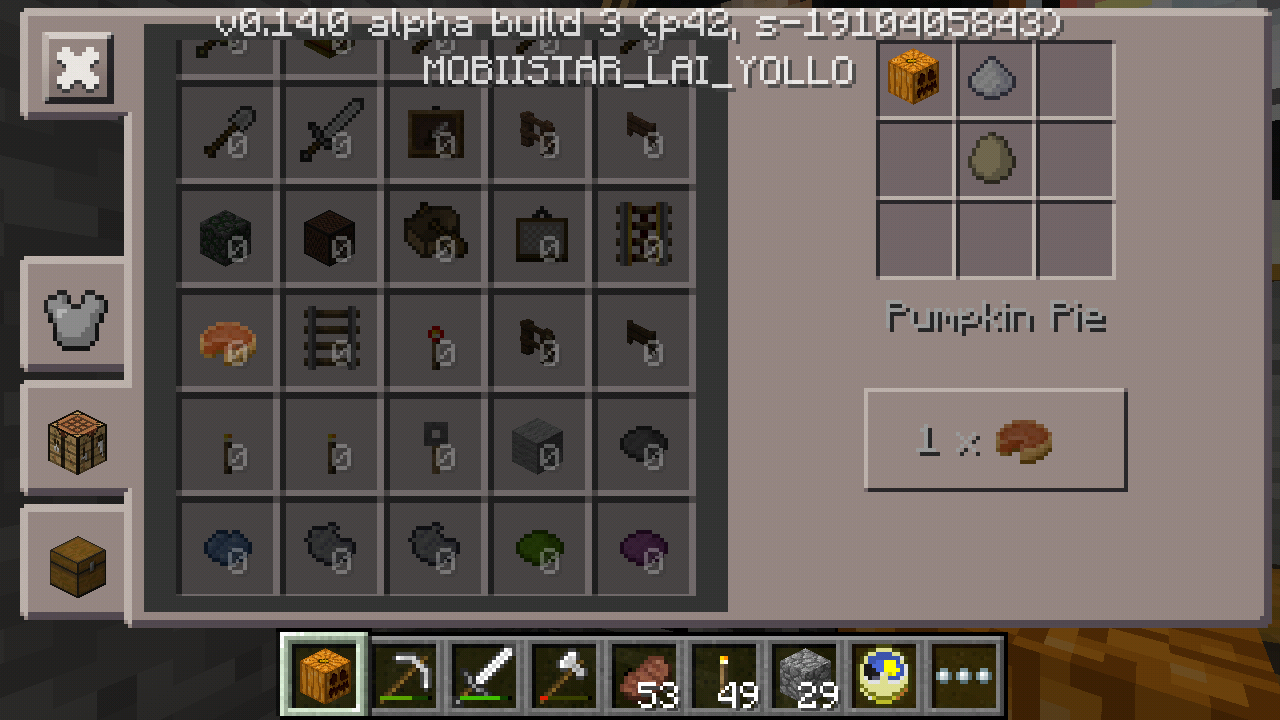Equip the pickaxe from the hotbar
The height and width of the screenshot is (720, 1280).
pyautogui.click(x=405, y=674)
